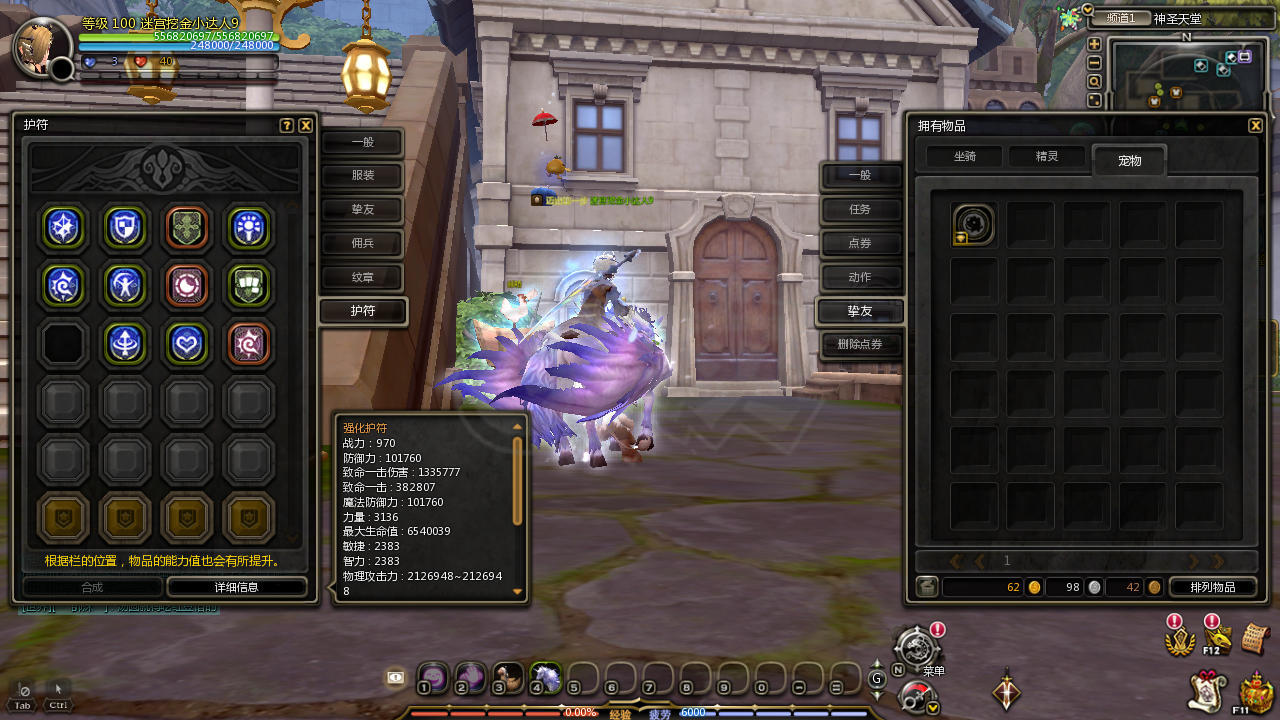Select the 删除点券 category tab
This screenshot has width=1280, height=720.
click(860, 345)
